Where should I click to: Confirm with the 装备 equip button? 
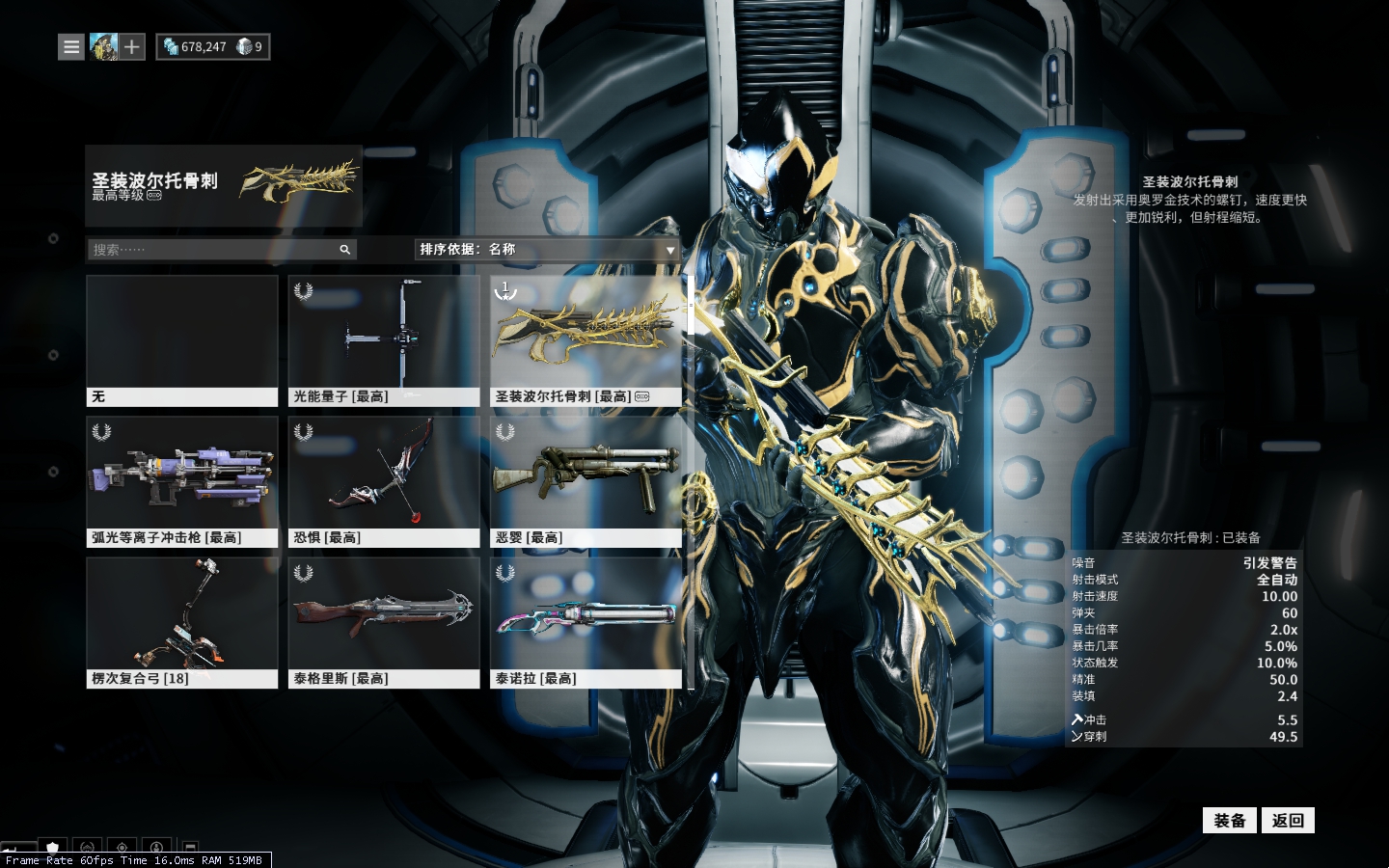tap(1229, 821)
